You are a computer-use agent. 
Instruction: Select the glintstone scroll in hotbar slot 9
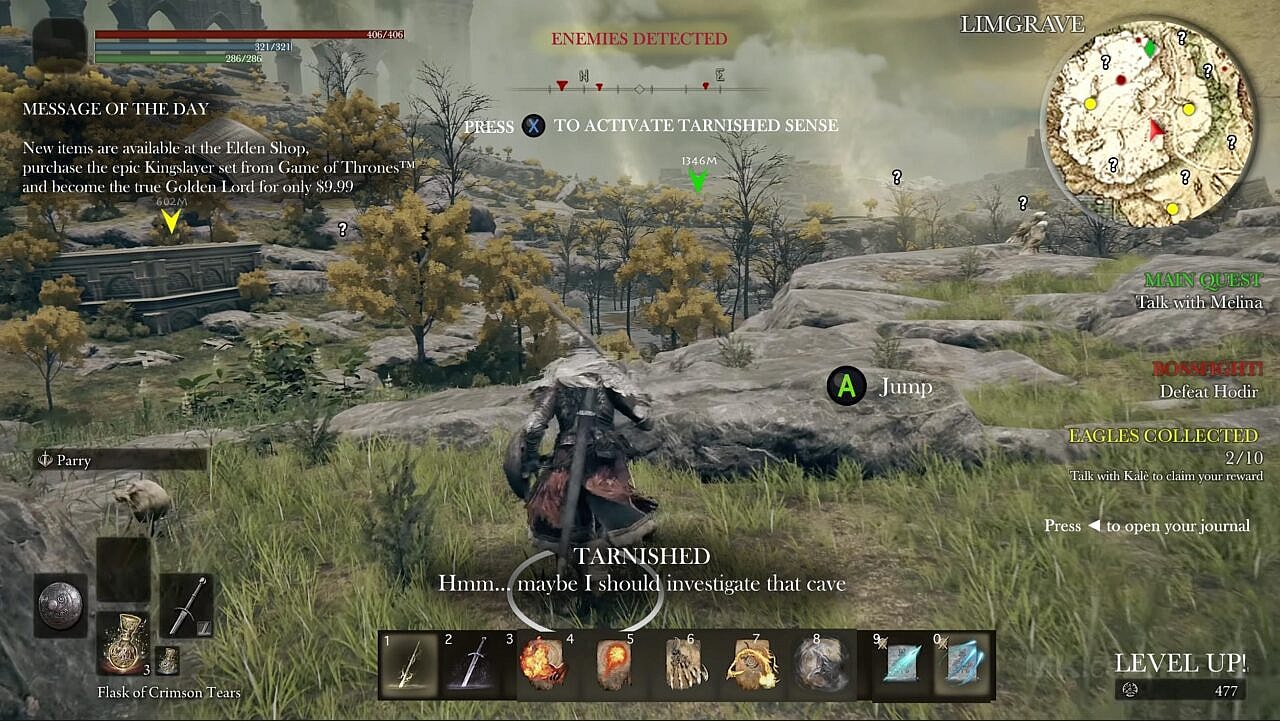coord(900,661)
